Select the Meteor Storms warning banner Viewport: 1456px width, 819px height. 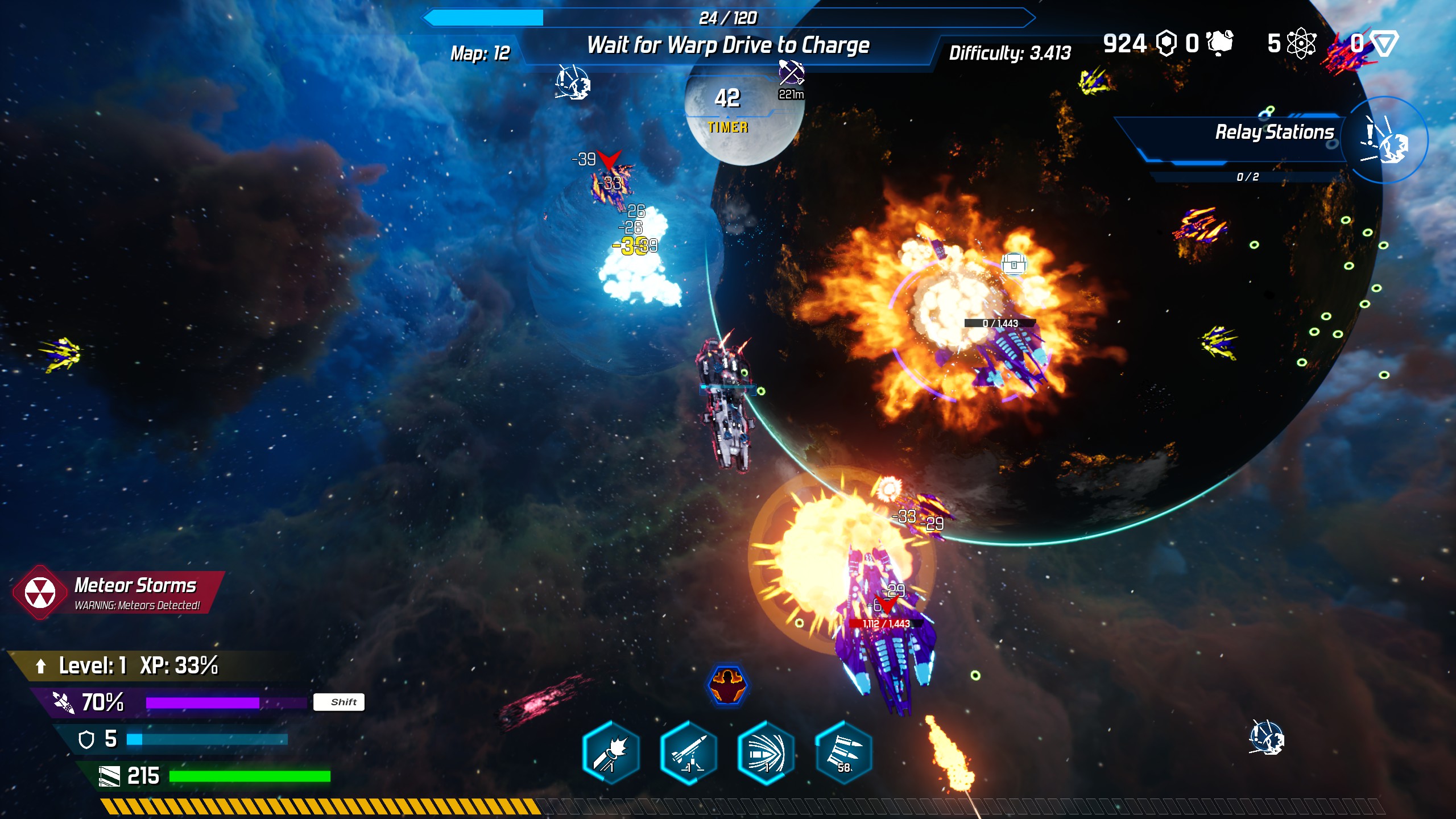coord(121,593)
